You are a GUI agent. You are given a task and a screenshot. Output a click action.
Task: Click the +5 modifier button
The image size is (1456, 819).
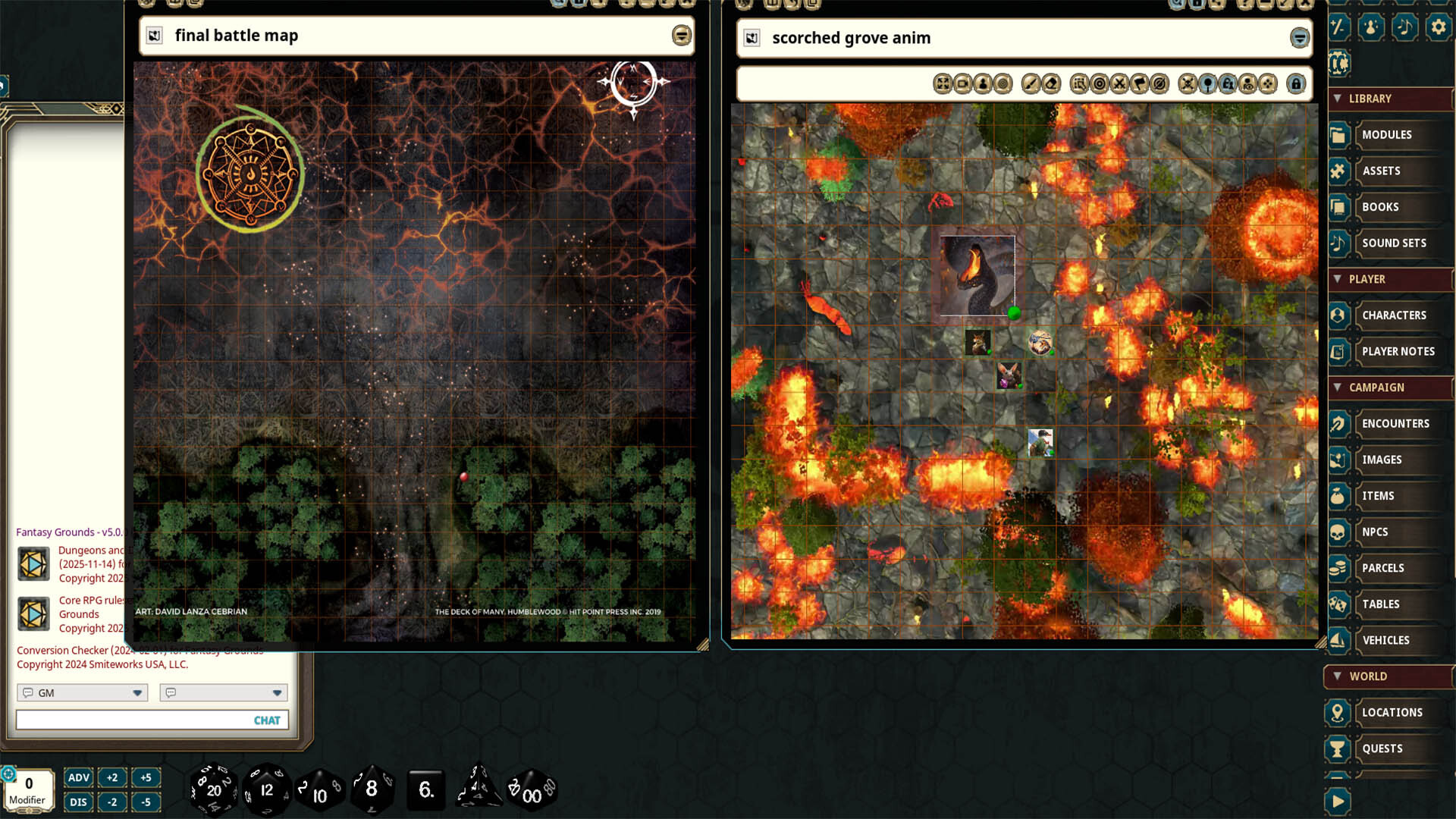[x=146, y=777]
